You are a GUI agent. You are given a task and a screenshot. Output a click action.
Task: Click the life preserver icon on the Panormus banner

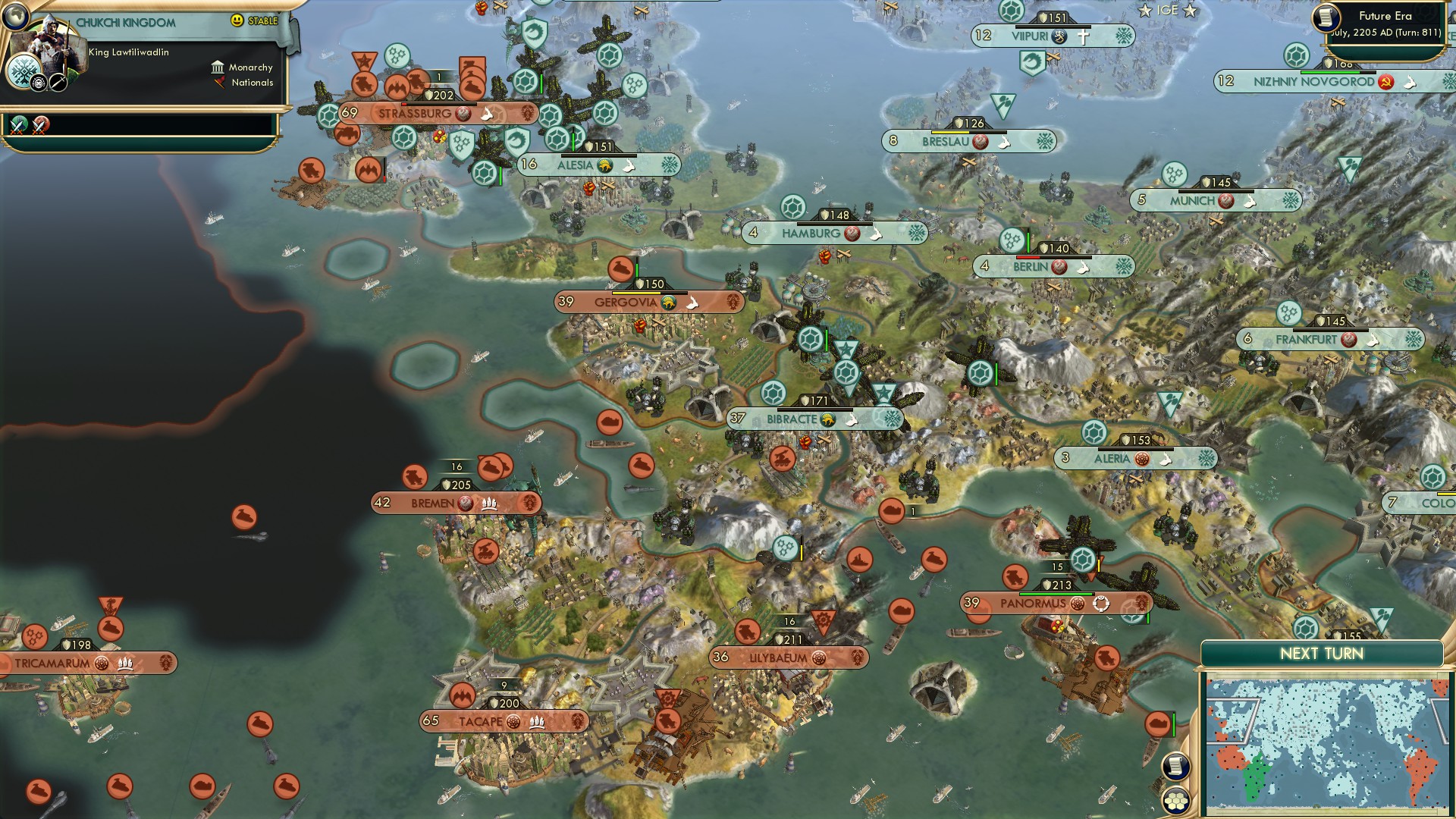[x=1101, y=604]
